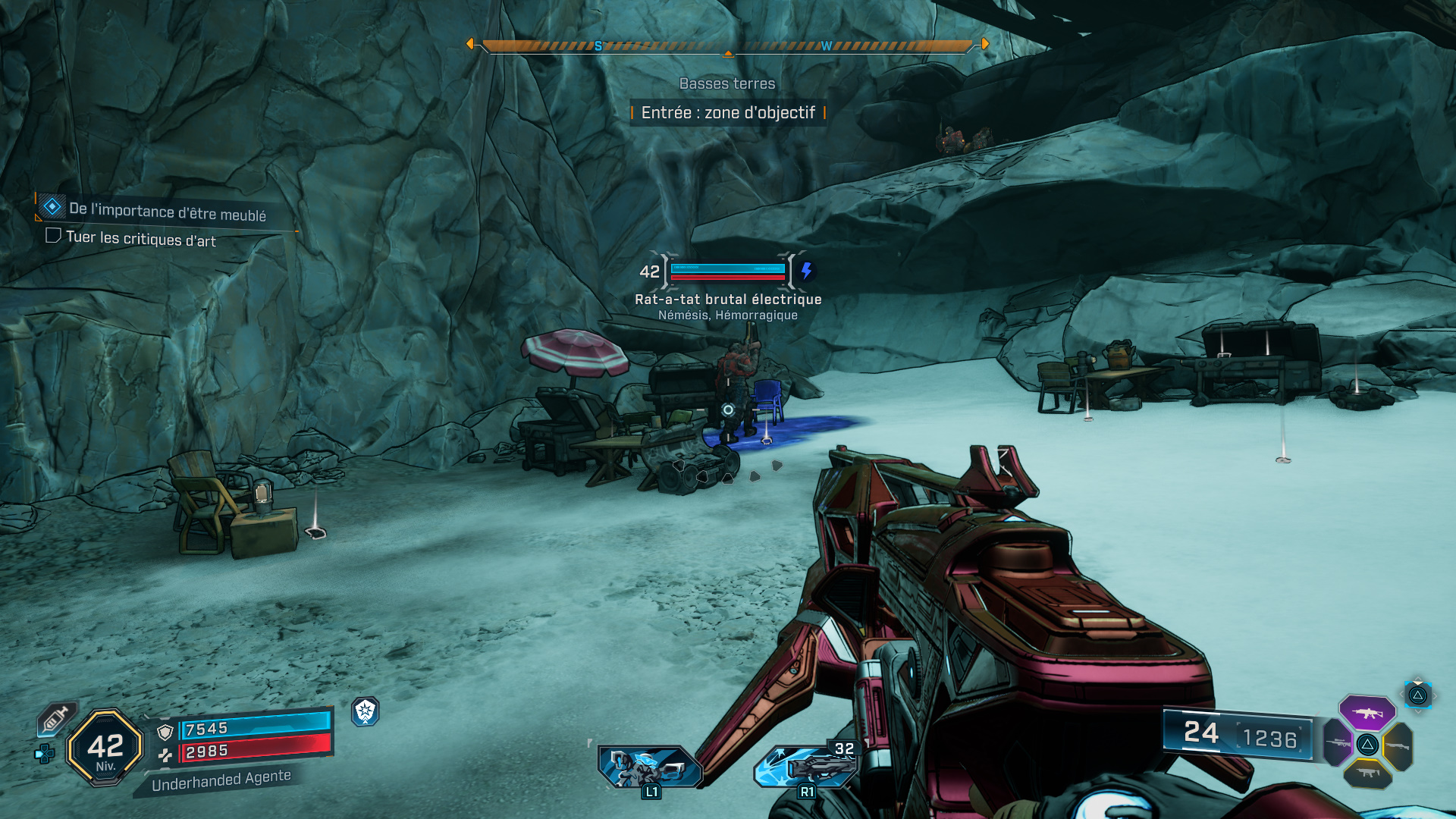Select the "Underhanded Agente" title banner
This screenshot has width=1456, height=819.
point(221,780)
